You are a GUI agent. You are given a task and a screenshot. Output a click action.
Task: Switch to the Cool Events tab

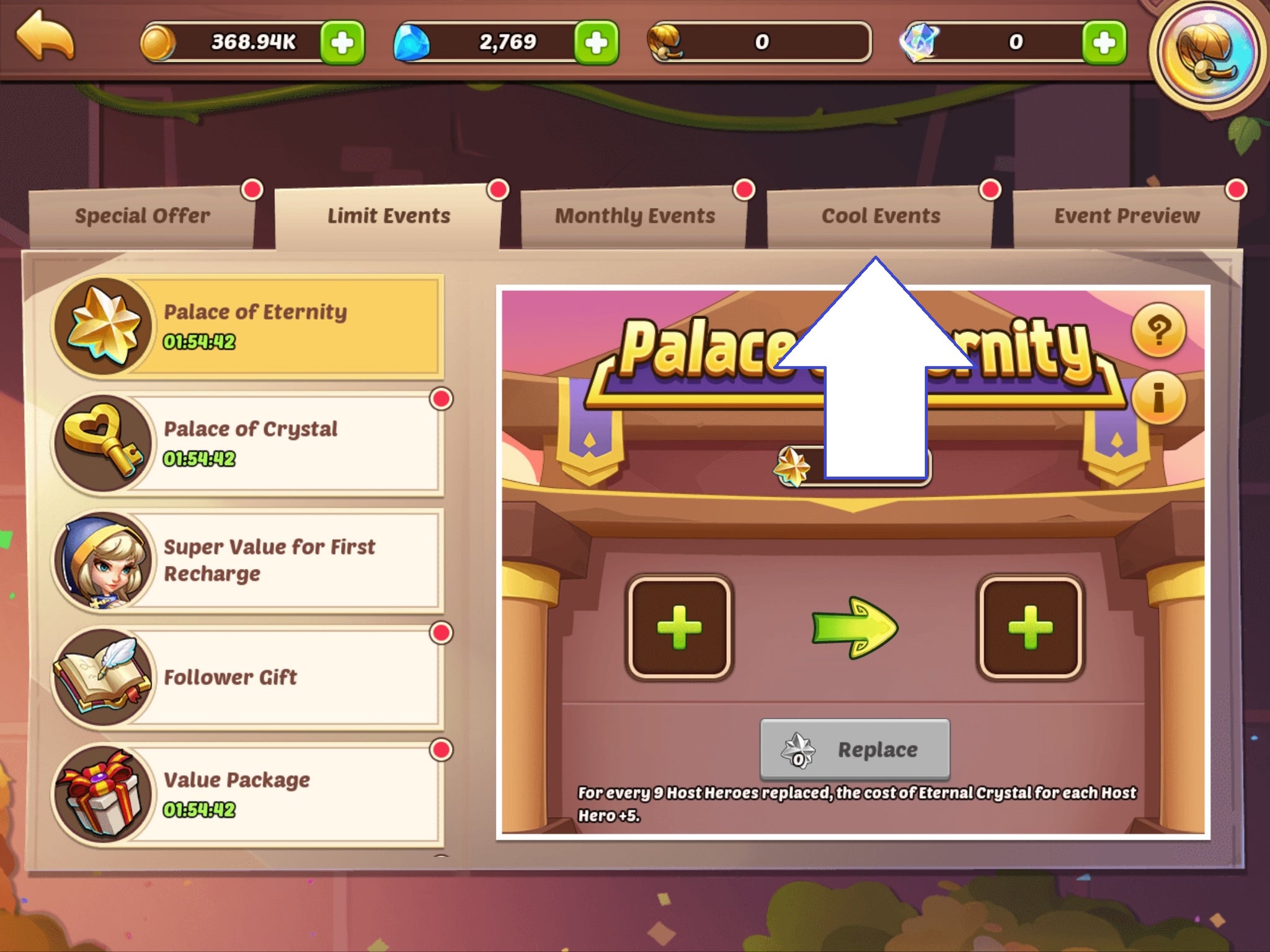[881, 215]
